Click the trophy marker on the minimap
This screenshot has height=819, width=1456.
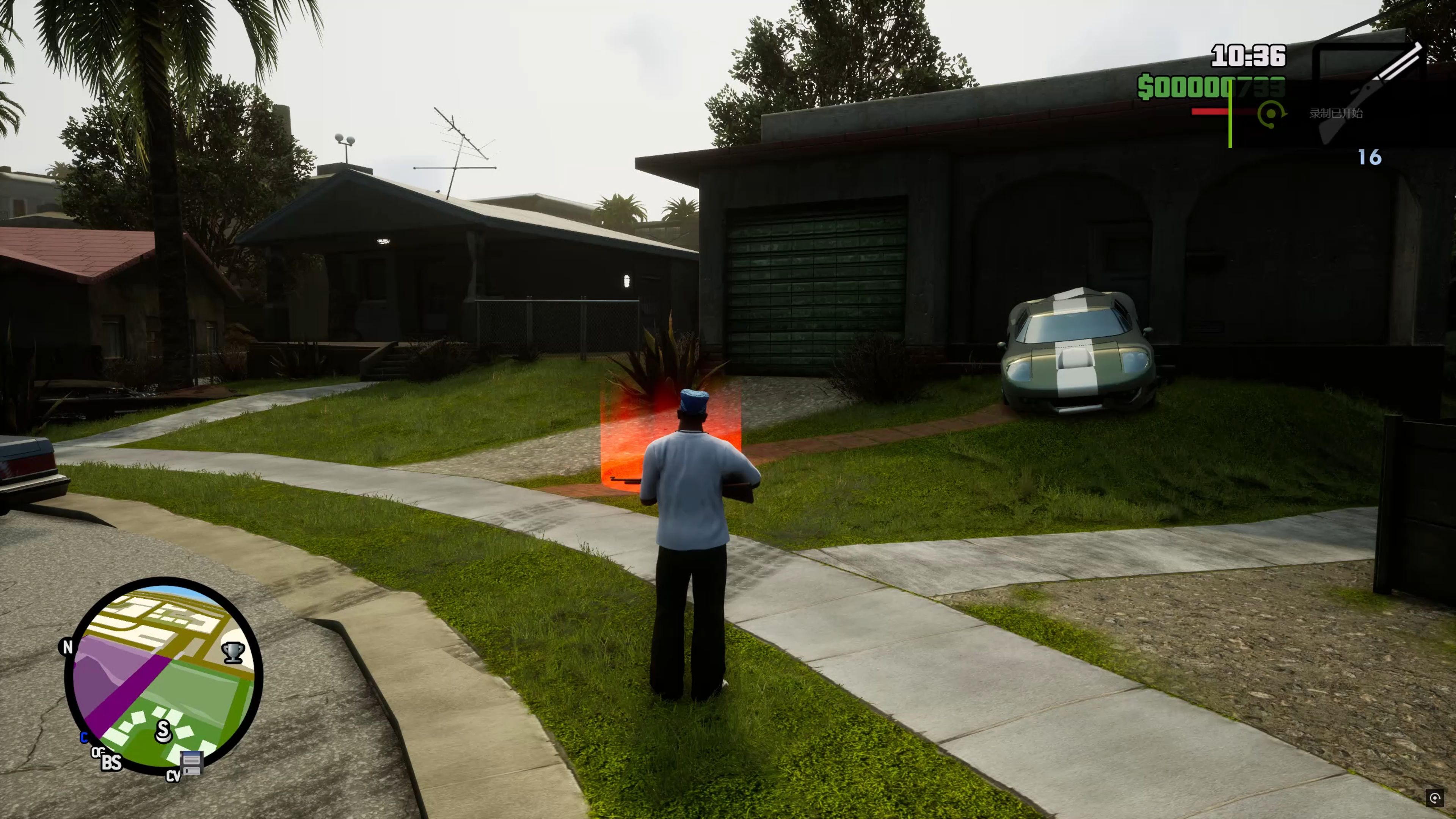click(233, 652)
